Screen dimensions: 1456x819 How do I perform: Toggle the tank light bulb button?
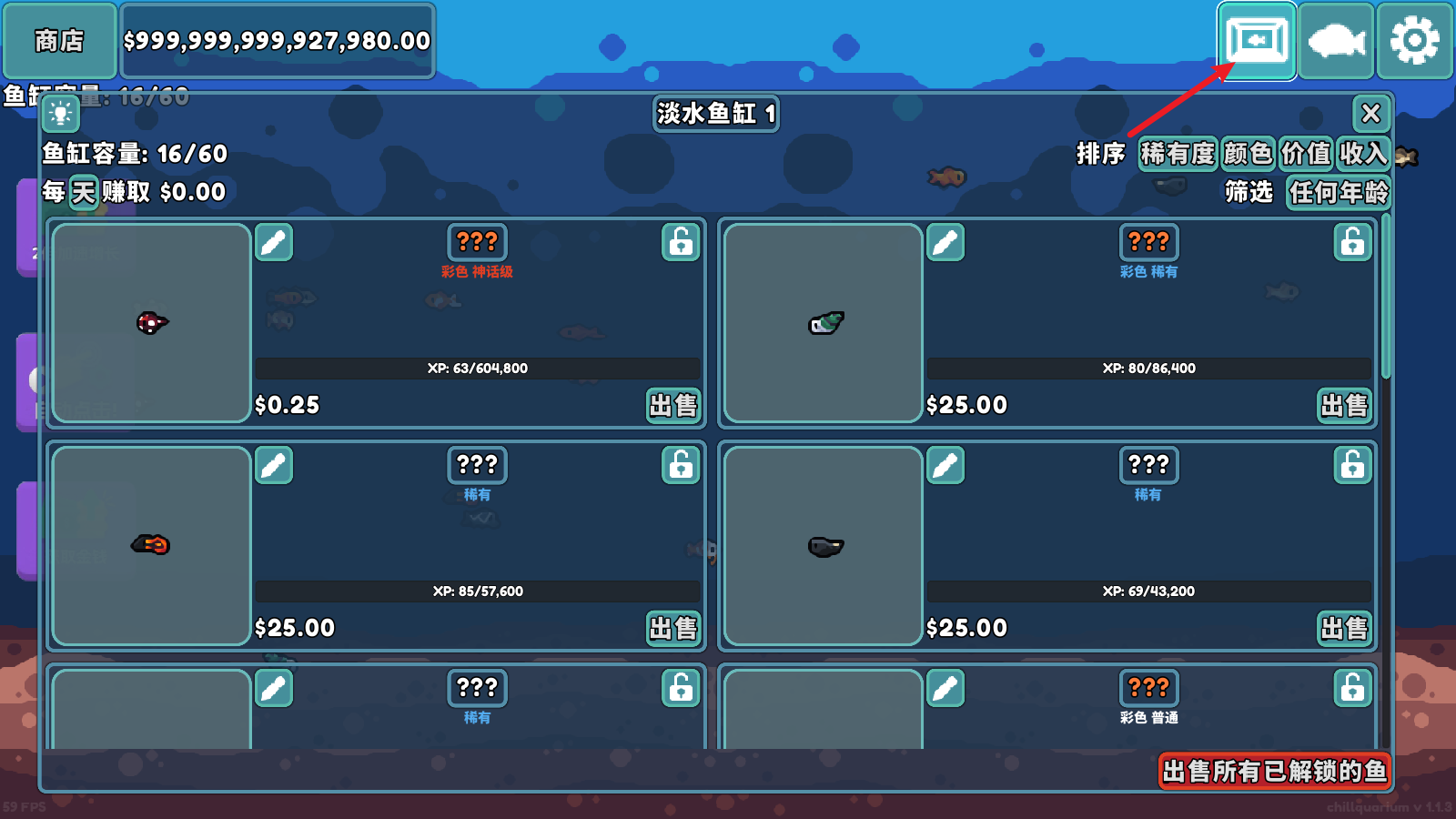(x=61, y=114)
